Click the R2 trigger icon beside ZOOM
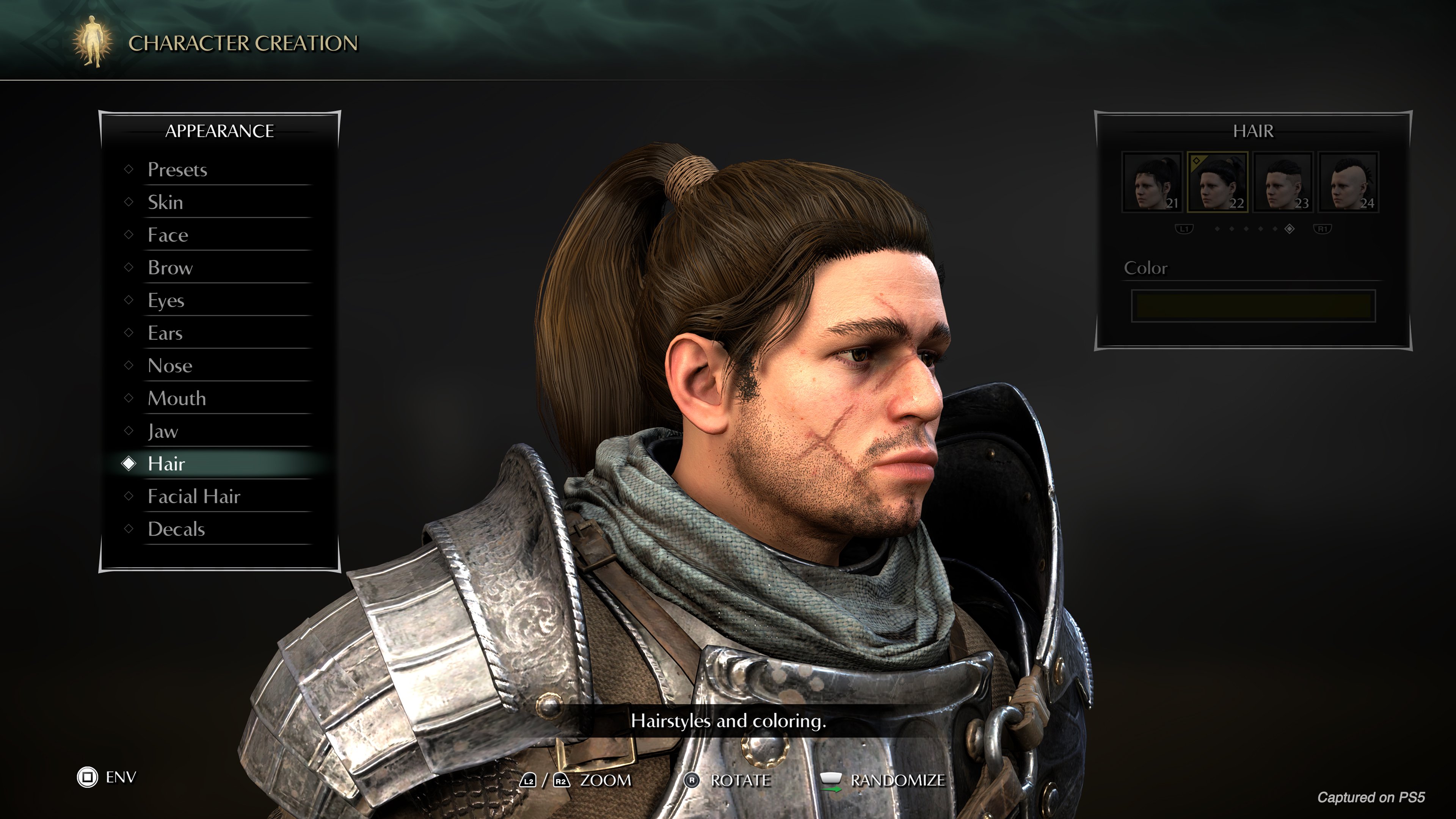 [561, 780]
